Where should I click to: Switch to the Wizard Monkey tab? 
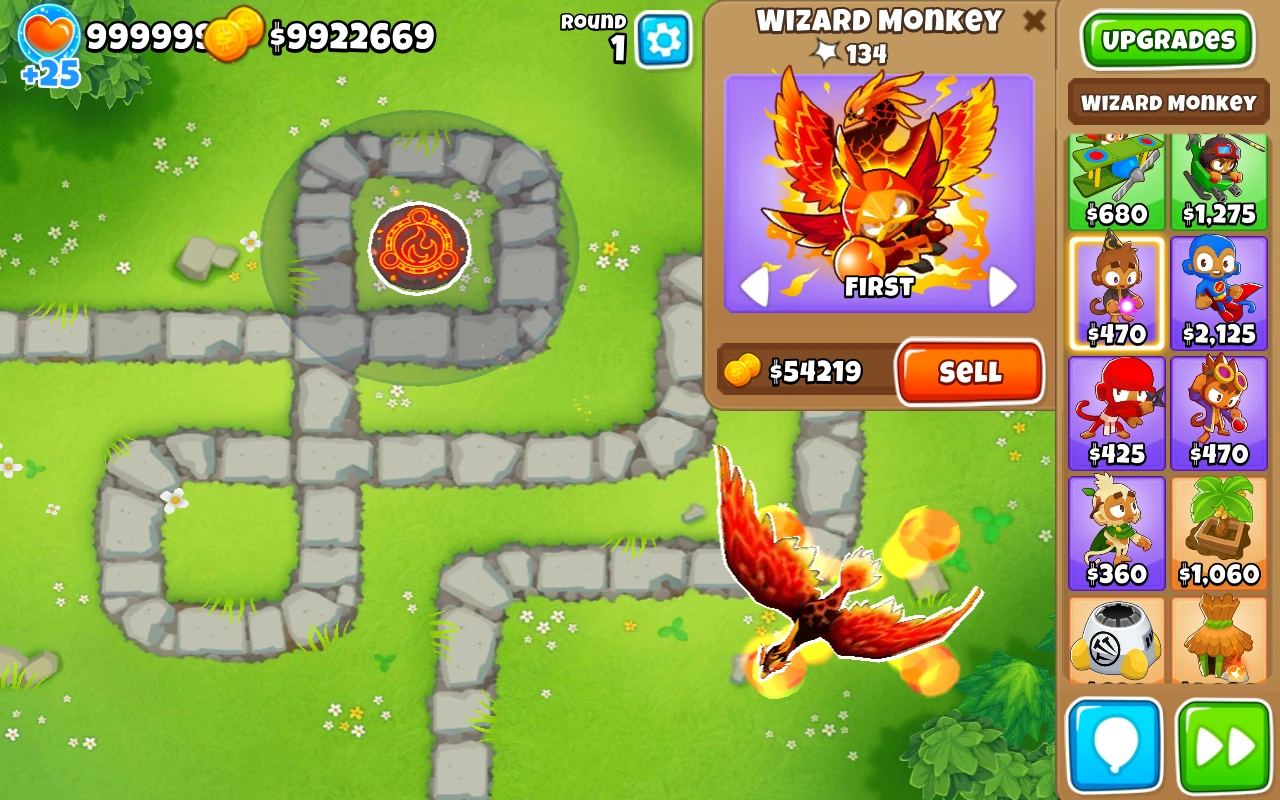coord(1167,102)
